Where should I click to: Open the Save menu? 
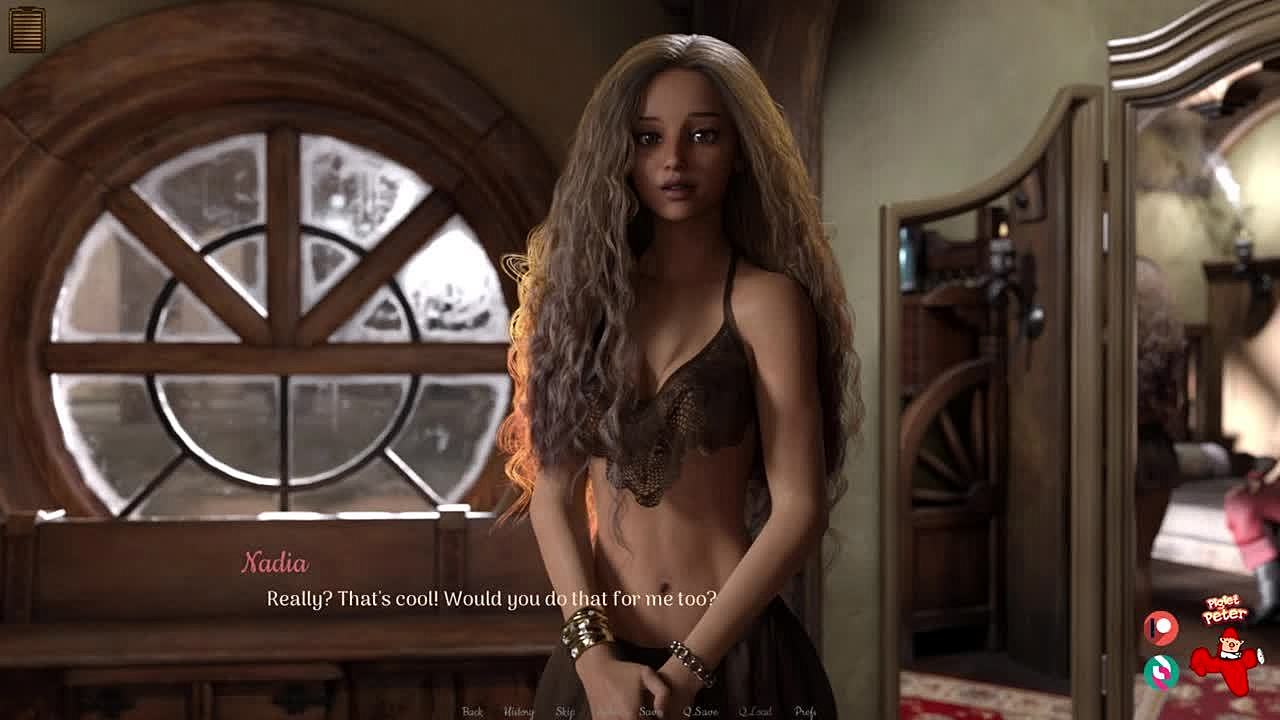pyautogui.click(x=650, y=711)
